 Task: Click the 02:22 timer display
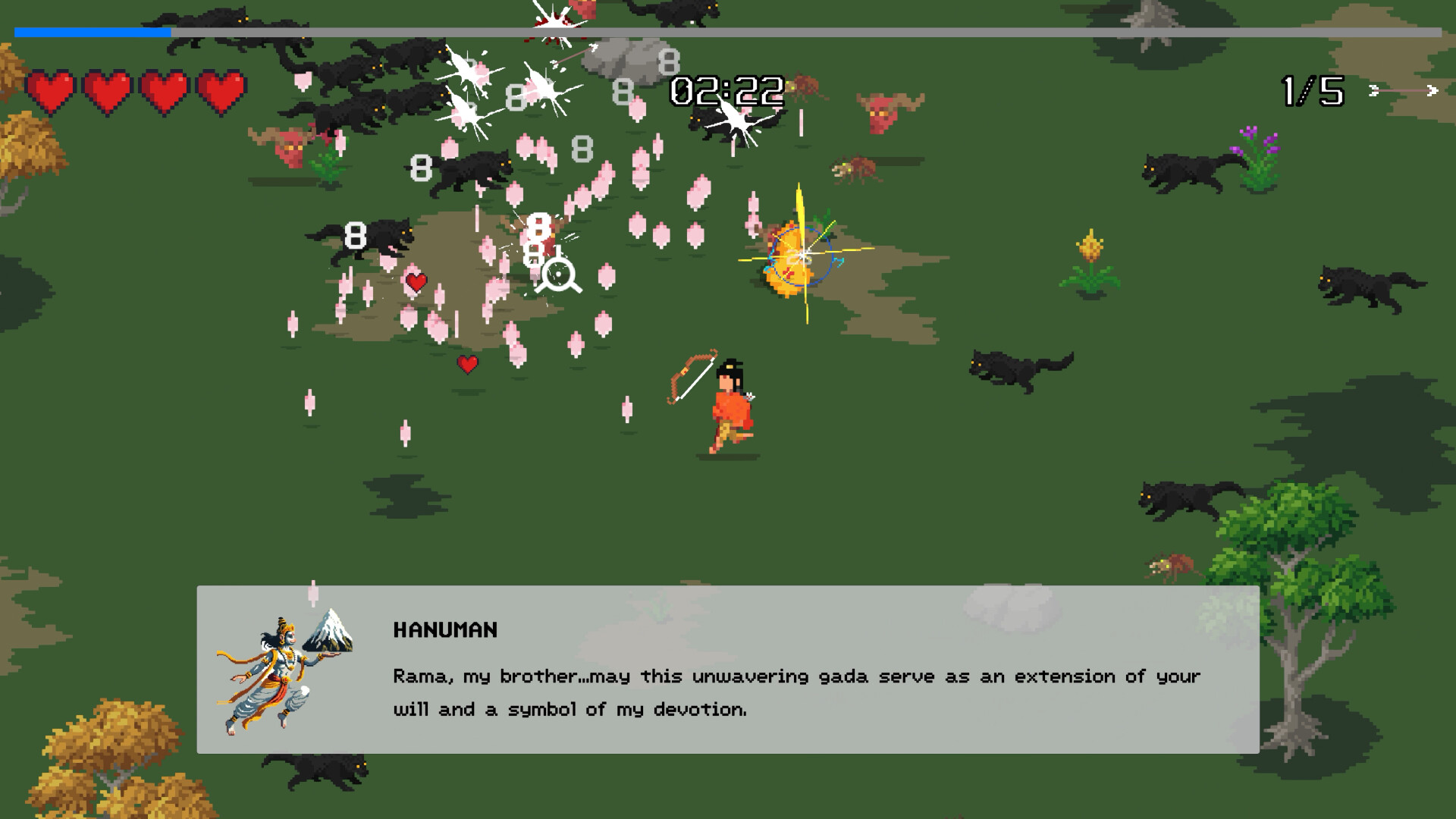coord(725,91)
